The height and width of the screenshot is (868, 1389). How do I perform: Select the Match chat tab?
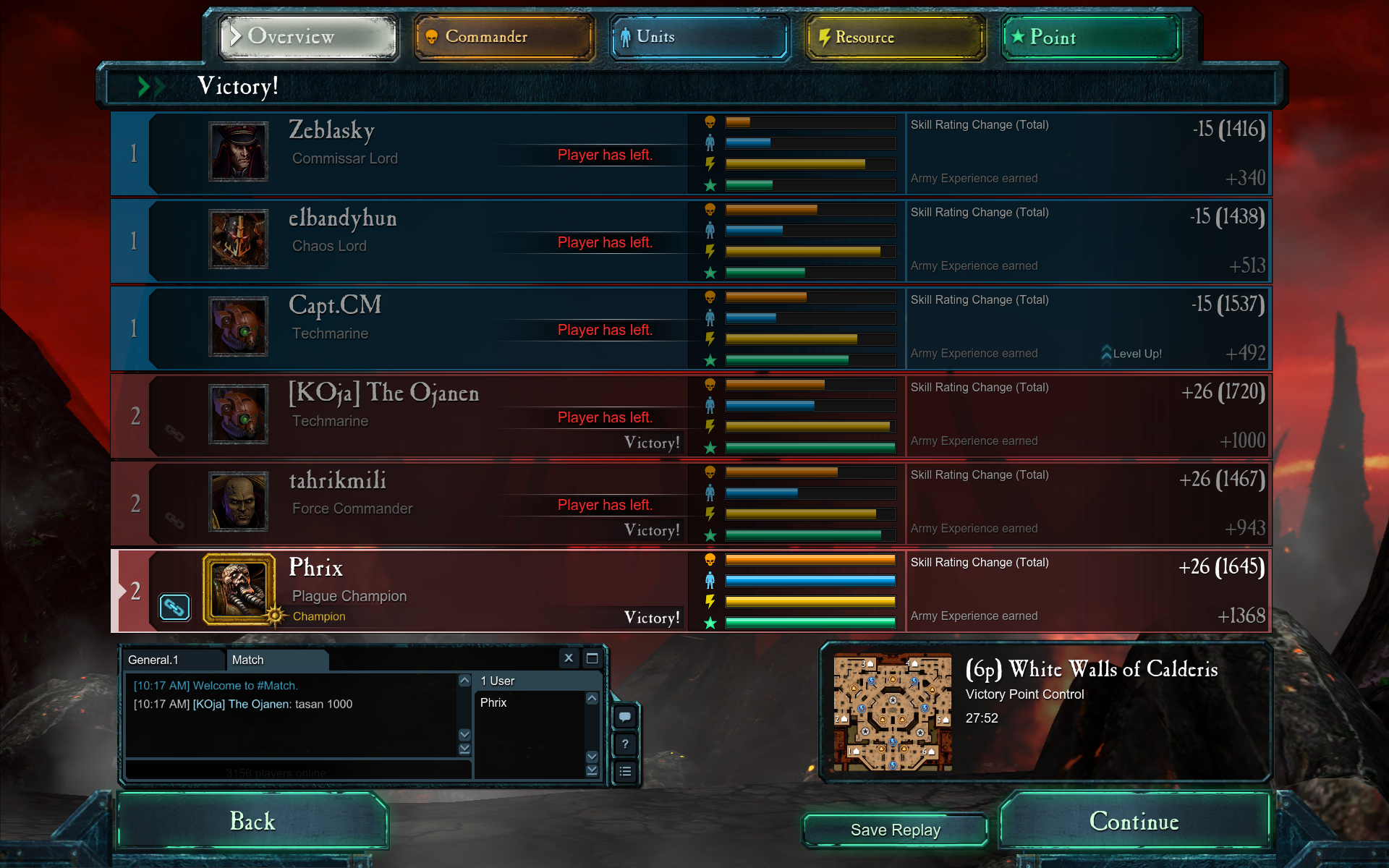275,660
